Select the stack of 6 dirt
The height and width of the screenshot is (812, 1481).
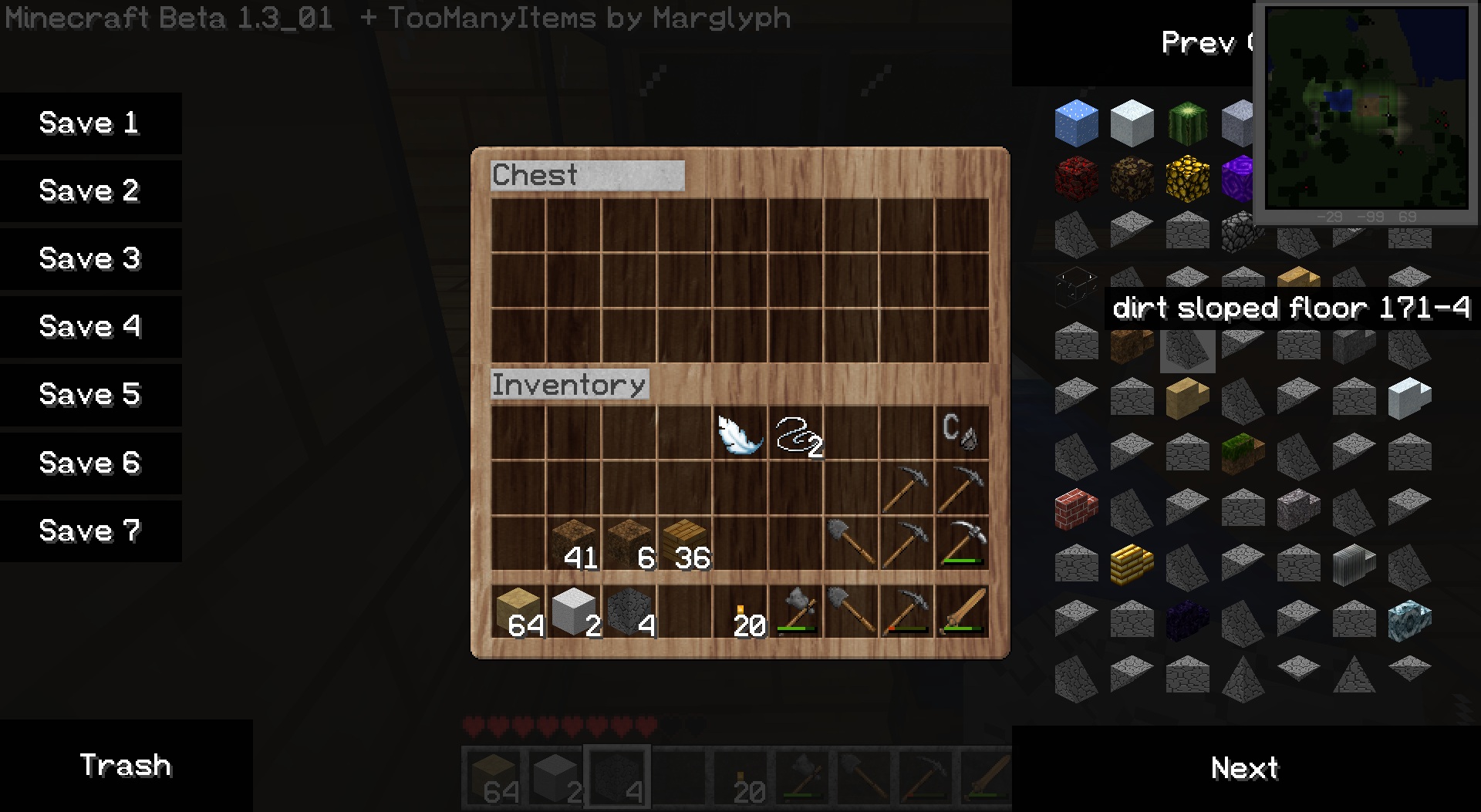click(x=629, y=544)
